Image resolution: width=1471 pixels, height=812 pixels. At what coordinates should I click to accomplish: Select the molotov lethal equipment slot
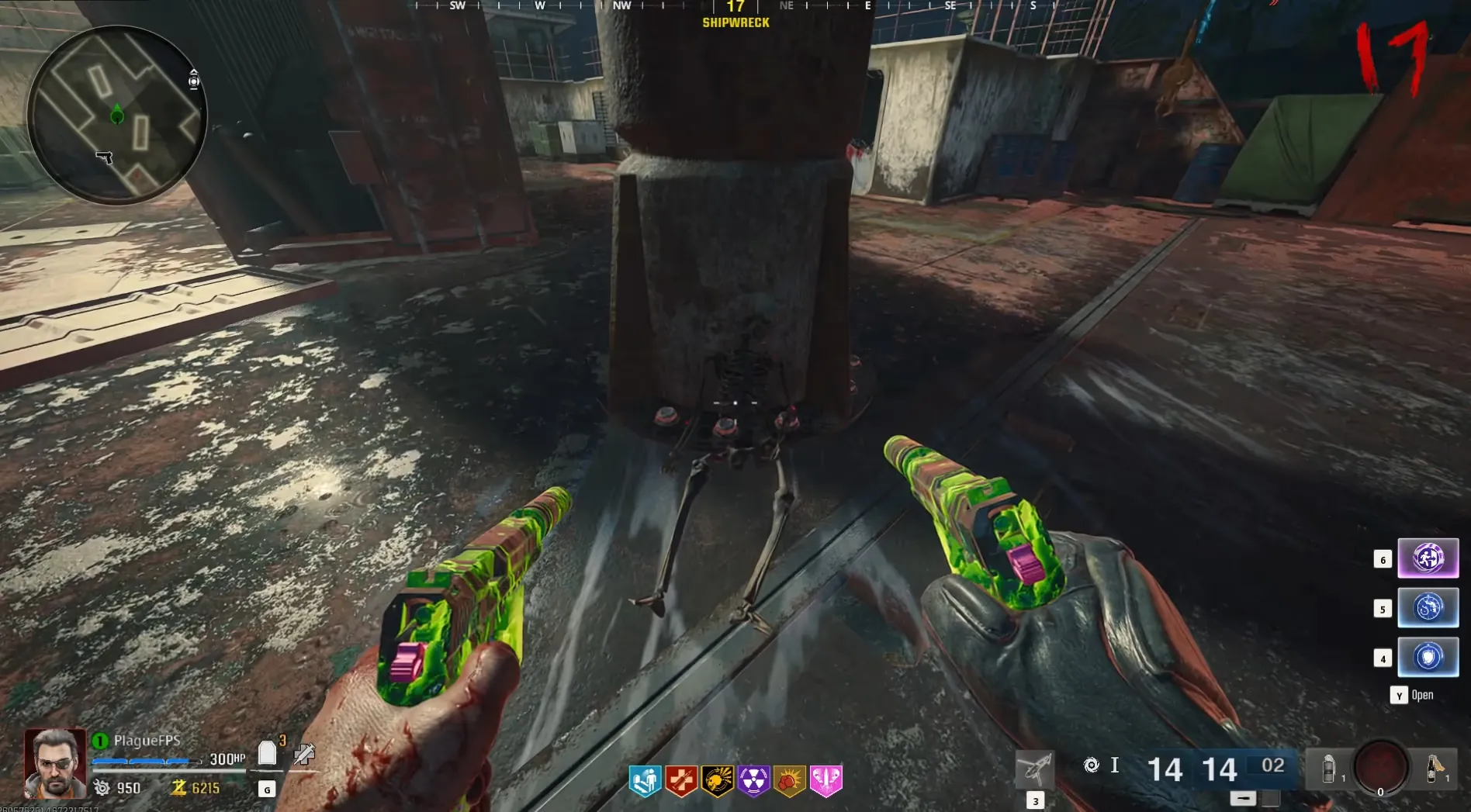tap(1434, 768)
